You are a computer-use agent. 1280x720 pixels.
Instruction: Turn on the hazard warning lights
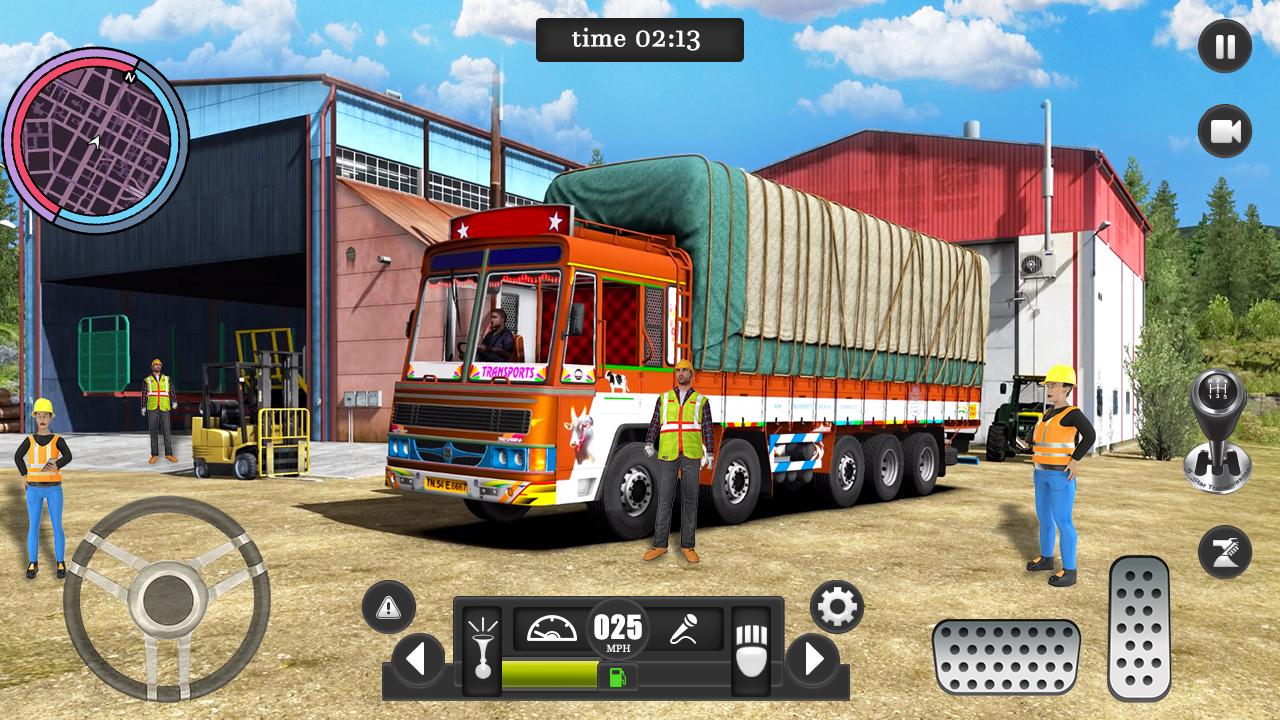pos(388,606)
